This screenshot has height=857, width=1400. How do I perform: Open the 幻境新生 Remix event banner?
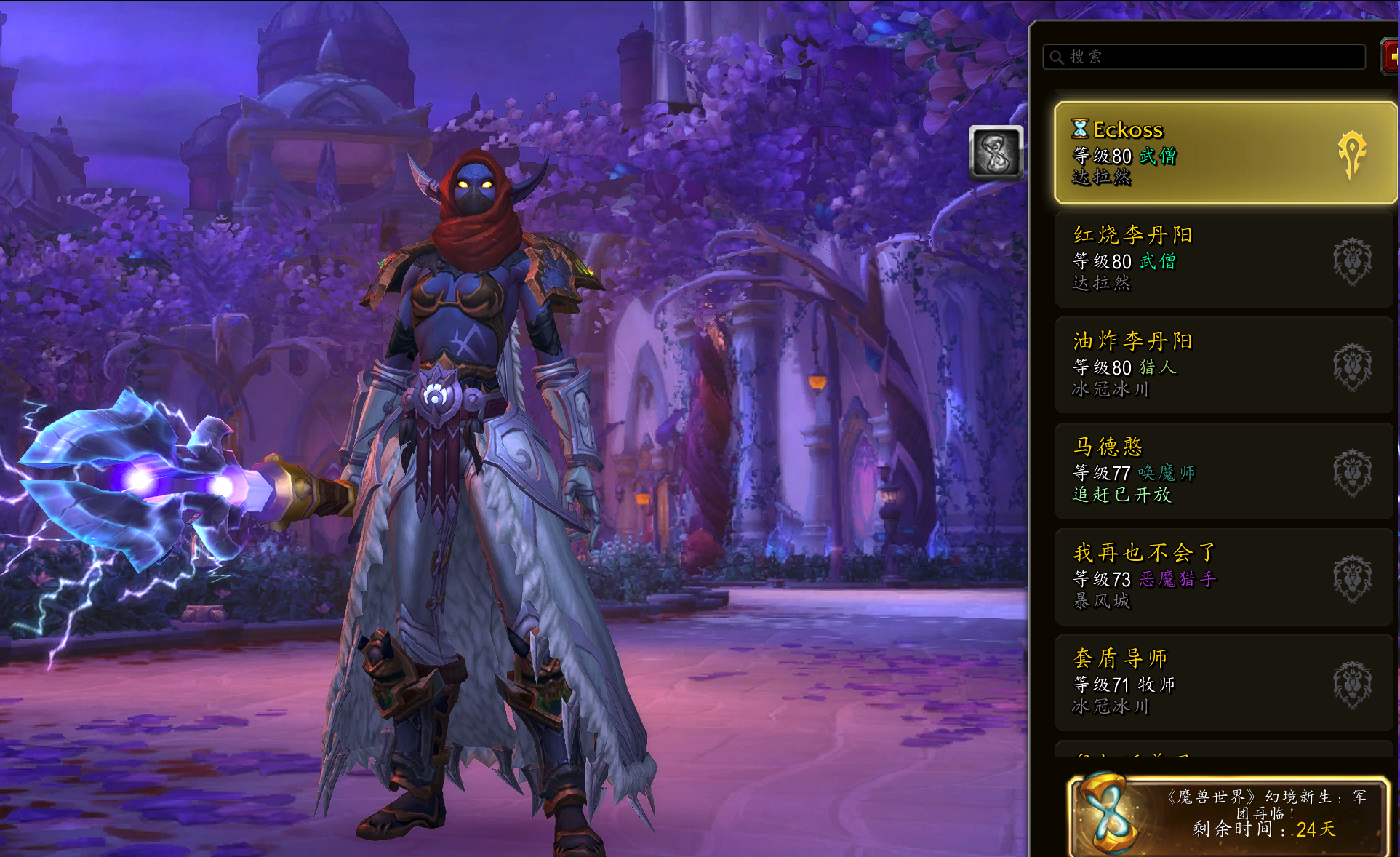coord(1228,816)
